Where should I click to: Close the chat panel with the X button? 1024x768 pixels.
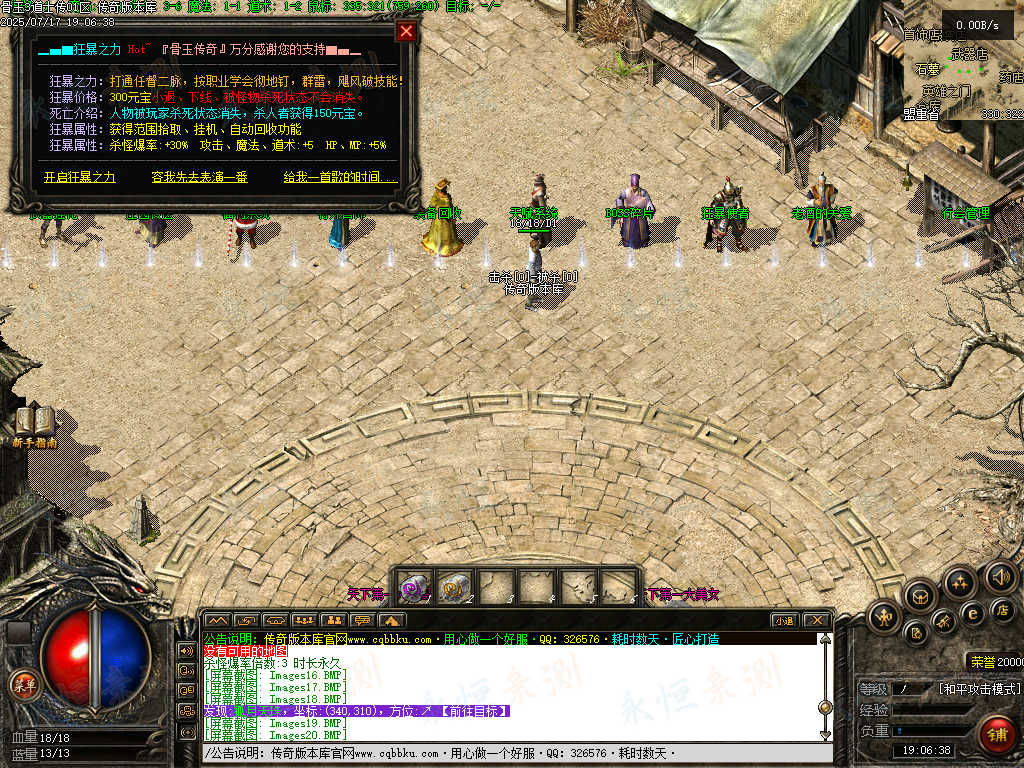(x=815, y=620)
